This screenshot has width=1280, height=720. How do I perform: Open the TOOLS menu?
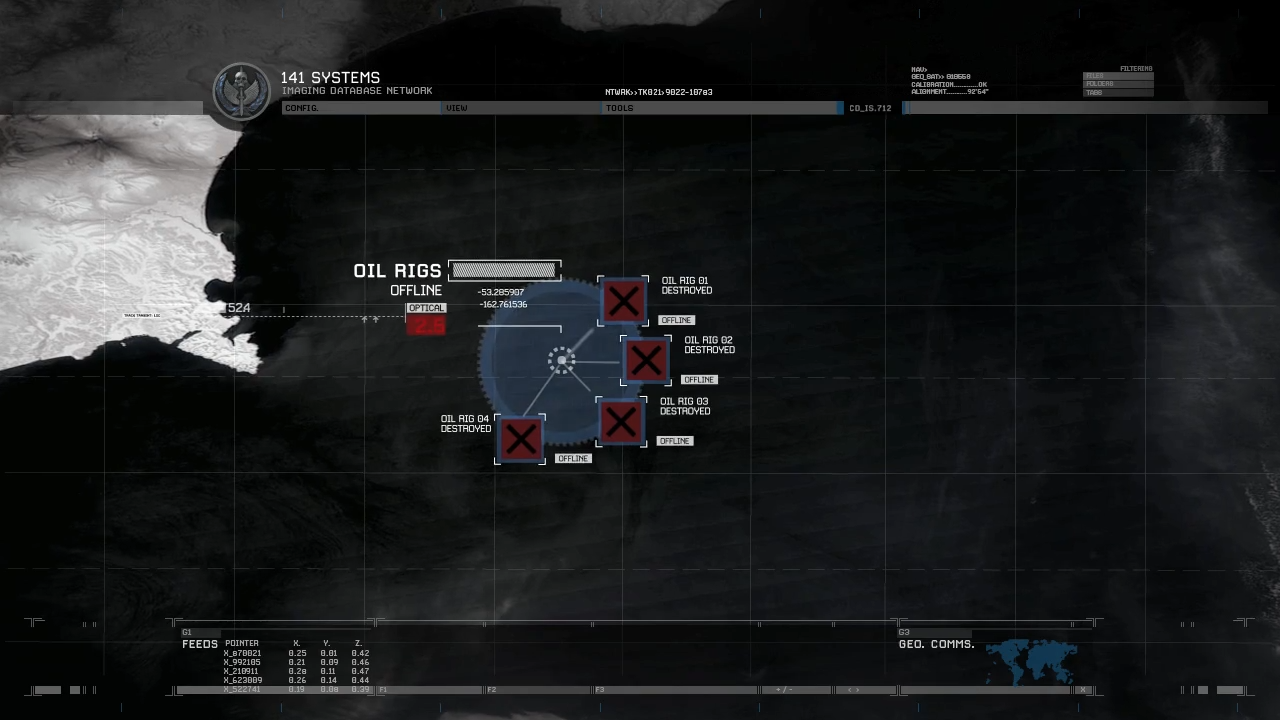(619, 108)
